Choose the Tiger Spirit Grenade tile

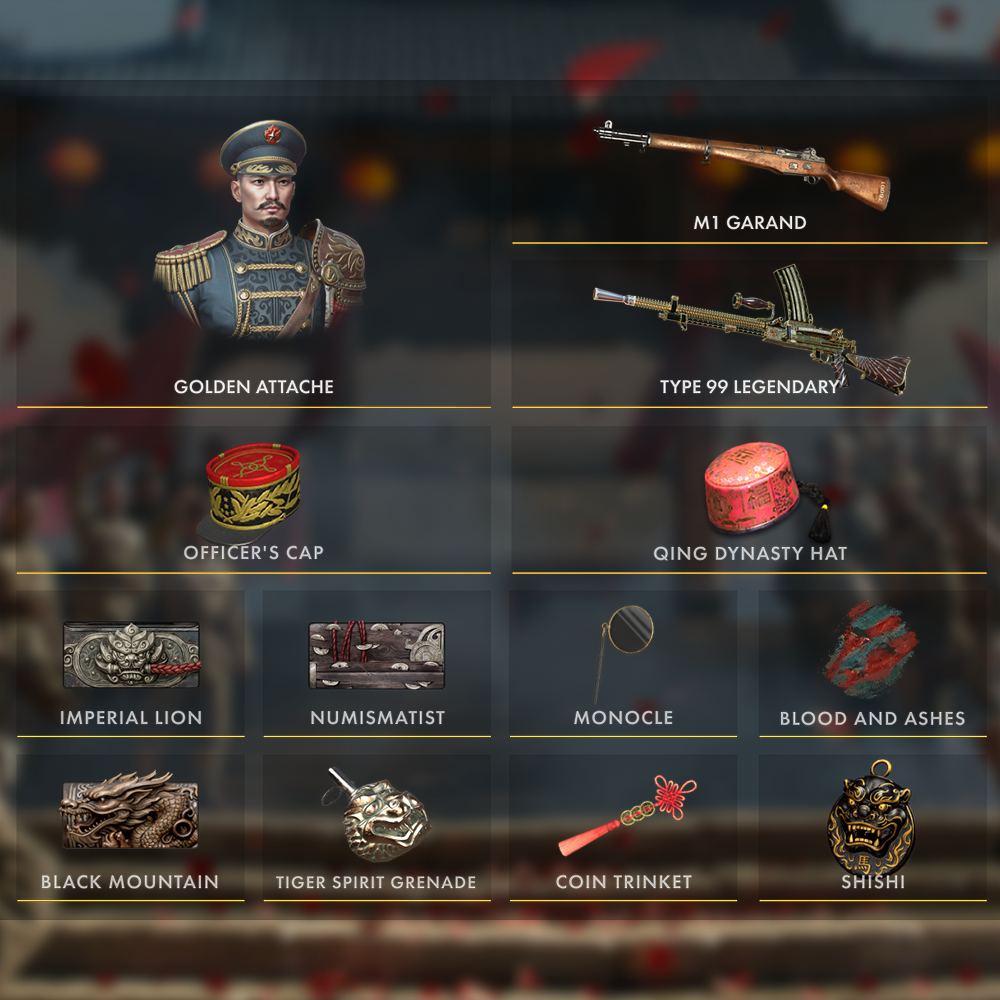pyautogui.click(x=377, y=826)
